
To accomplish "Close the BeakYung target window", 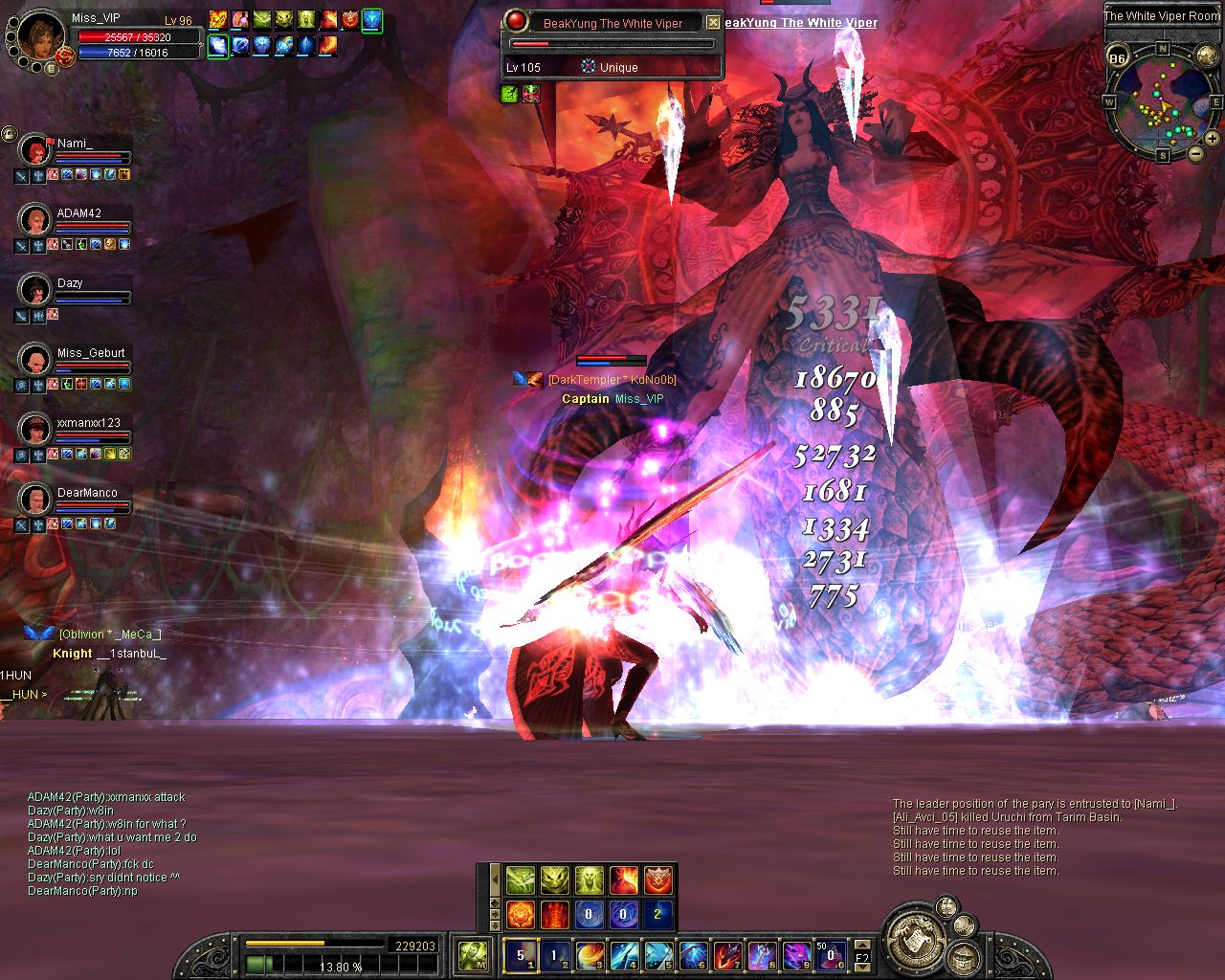I will tap(713, 22).
